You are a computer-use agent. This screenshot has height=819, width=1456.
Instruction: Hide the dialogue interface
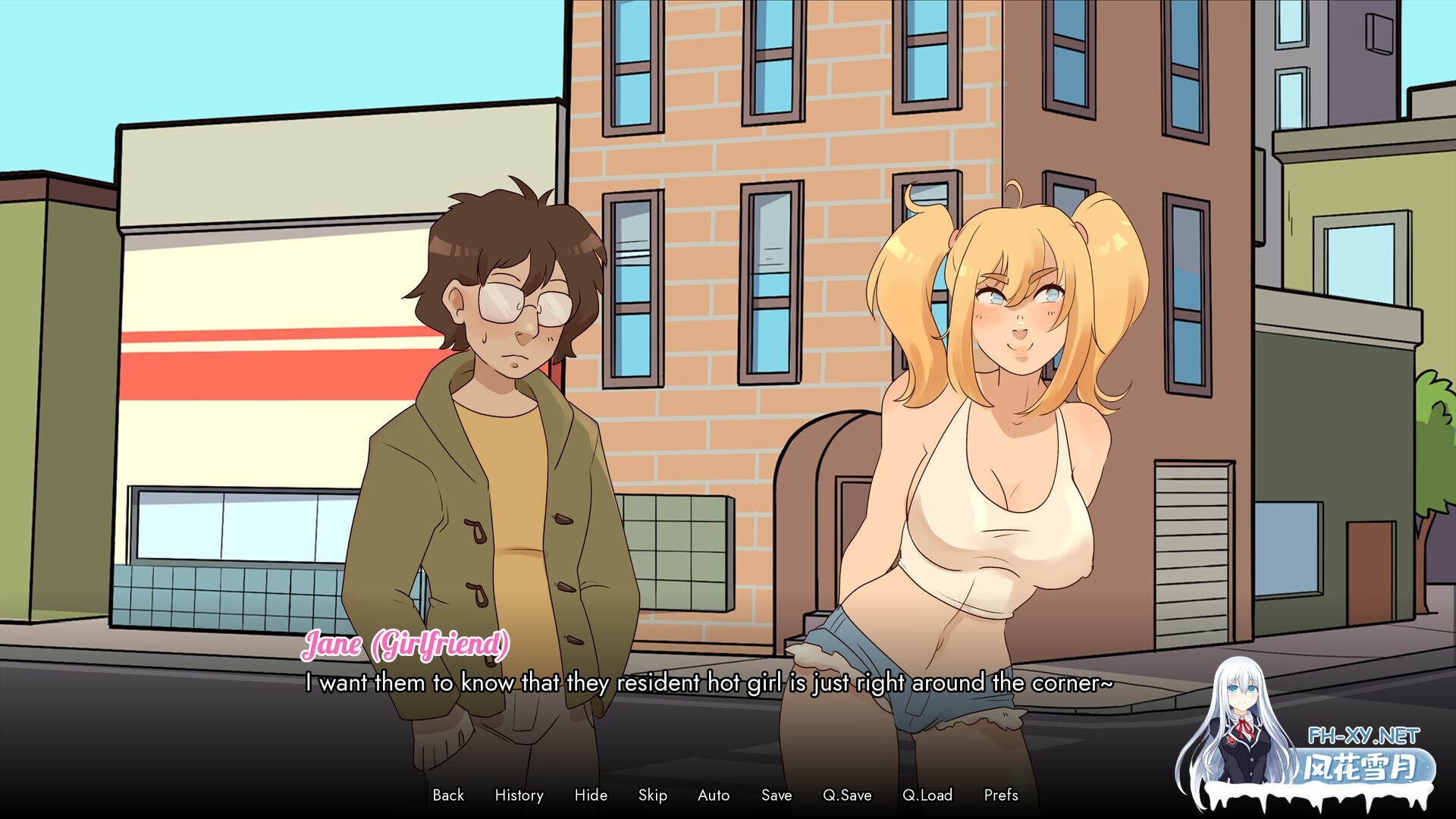[591, 795]
